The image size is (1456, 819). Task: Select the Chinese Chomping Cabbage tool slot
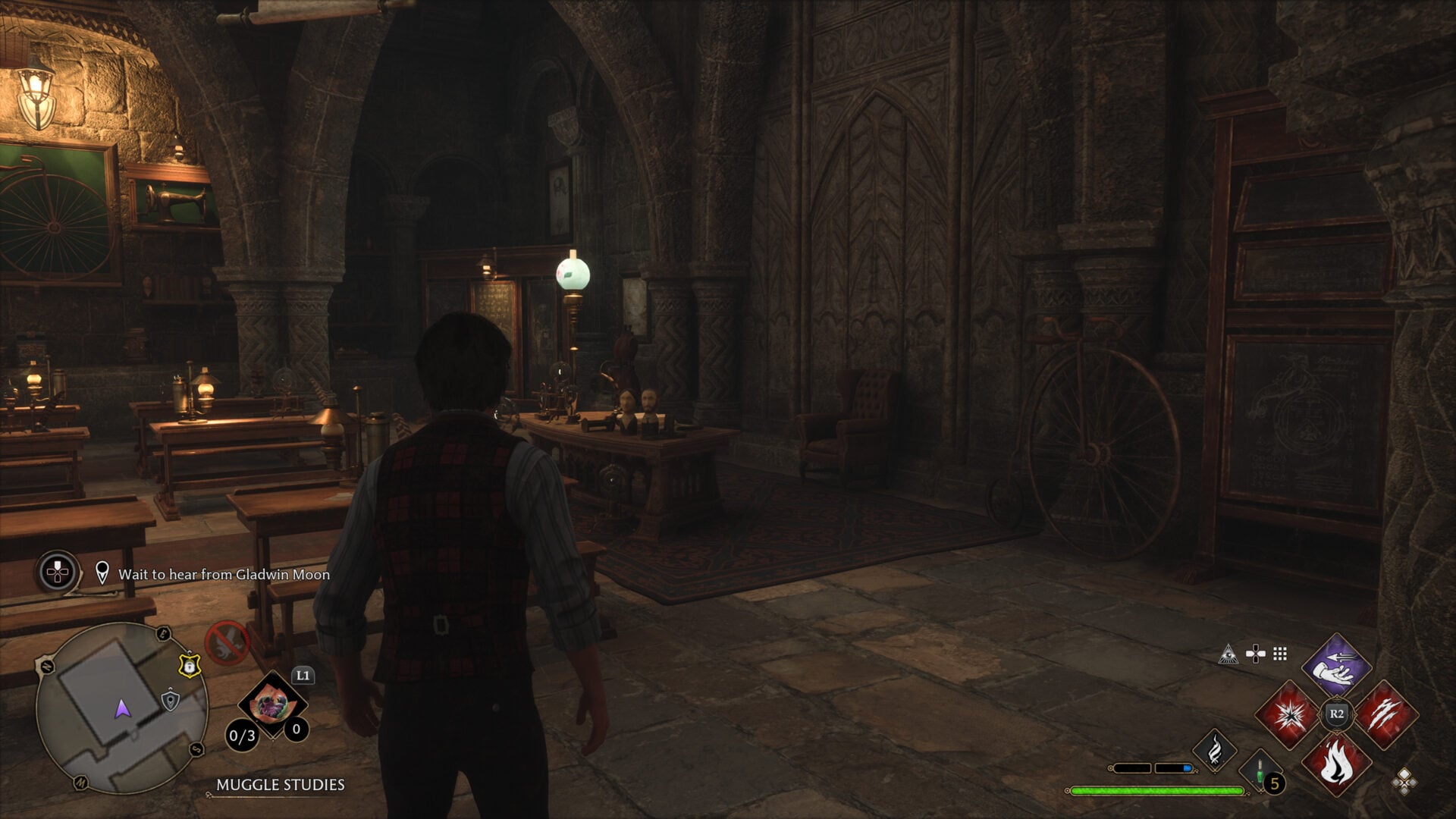click(x=271, y=706)
